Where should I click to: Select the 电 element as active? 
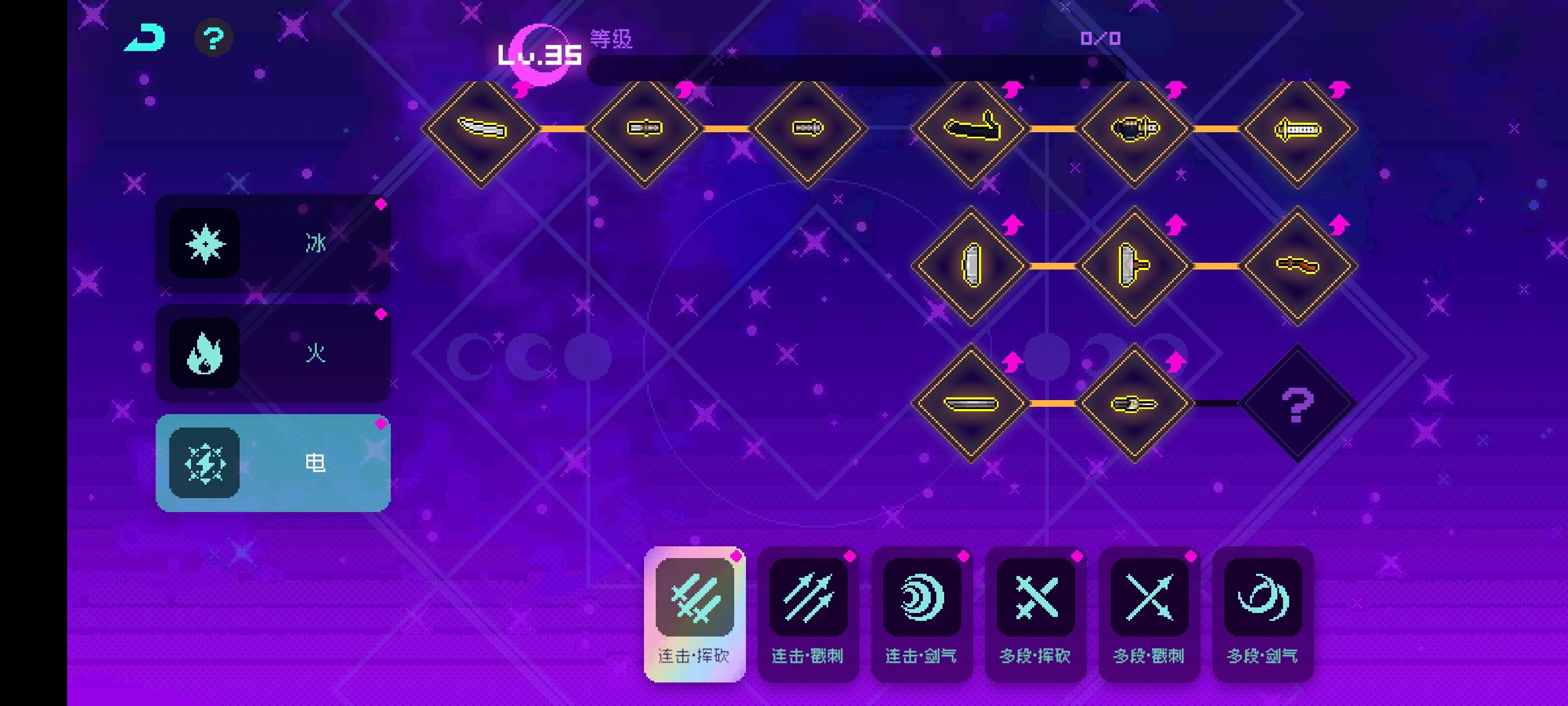coord(274,463)
